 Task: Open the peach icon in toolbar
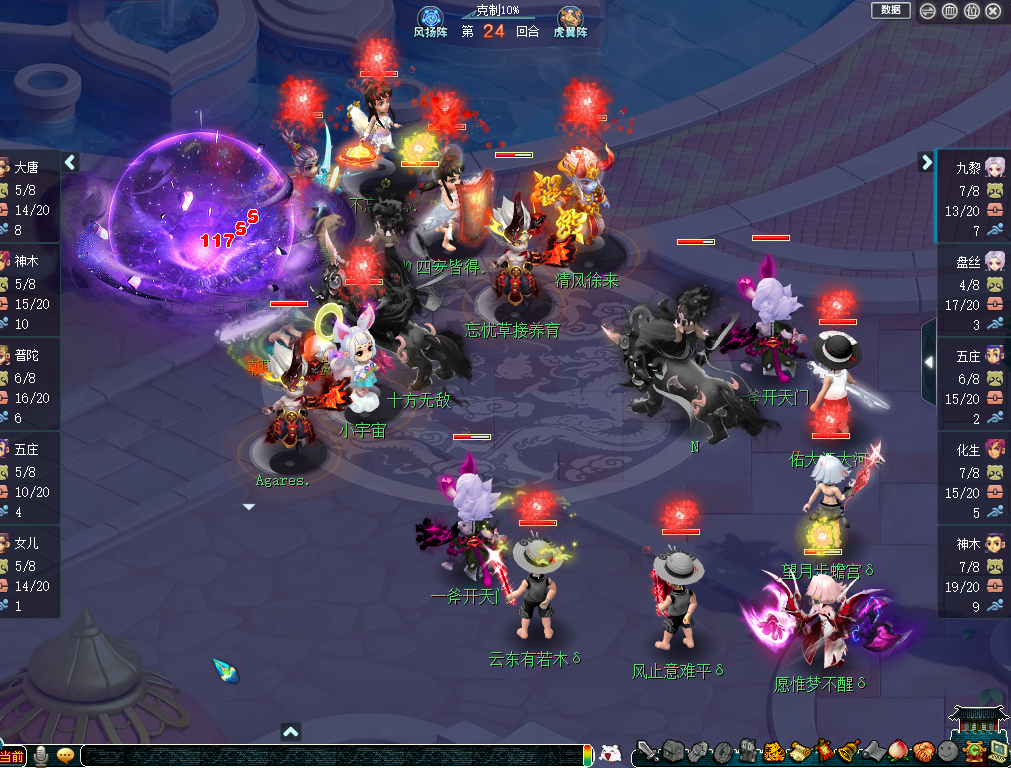point(897,752)
